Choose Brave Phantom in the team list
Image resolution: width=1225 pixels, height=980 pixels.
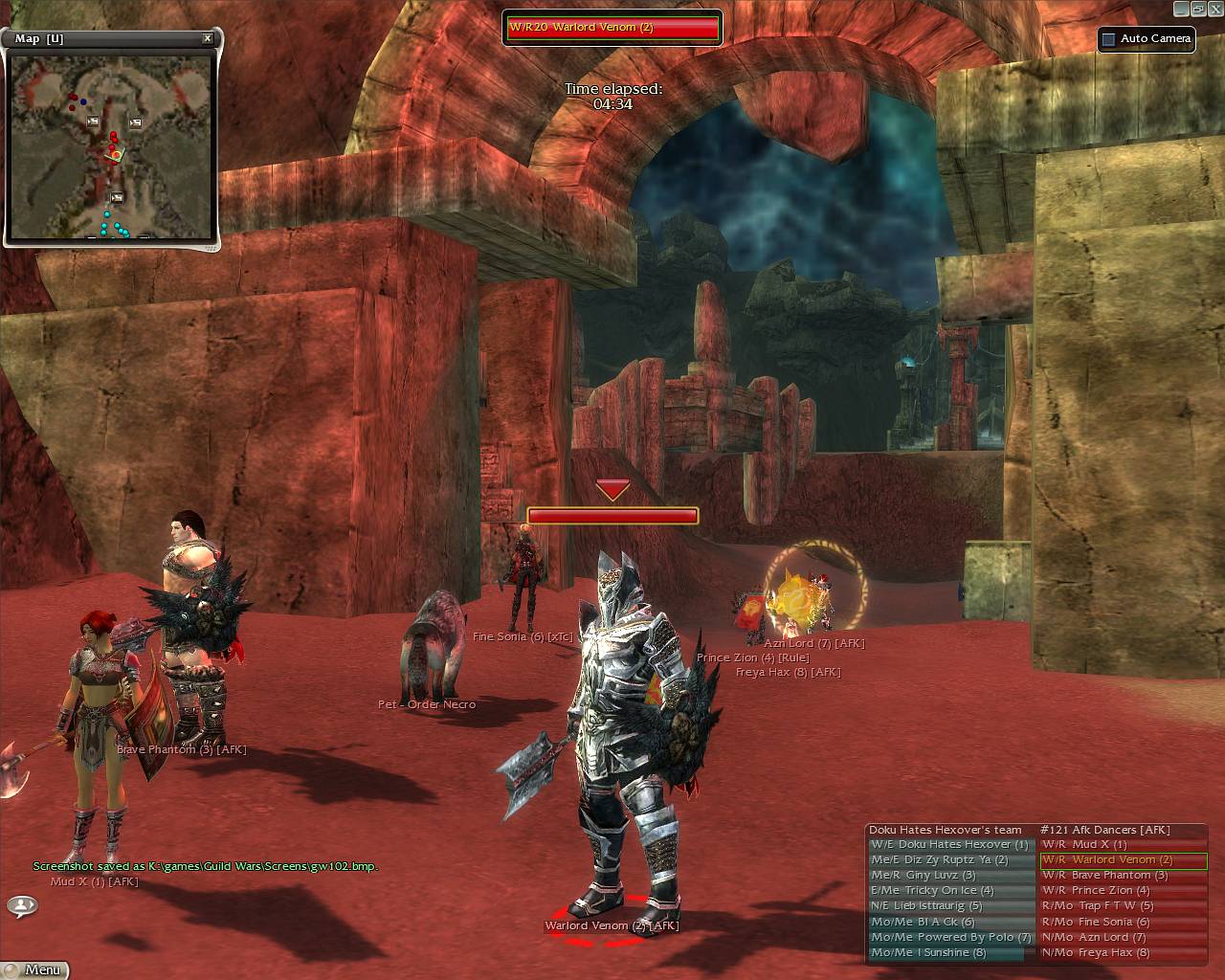pyautogui.click(x=1122, y=876)
